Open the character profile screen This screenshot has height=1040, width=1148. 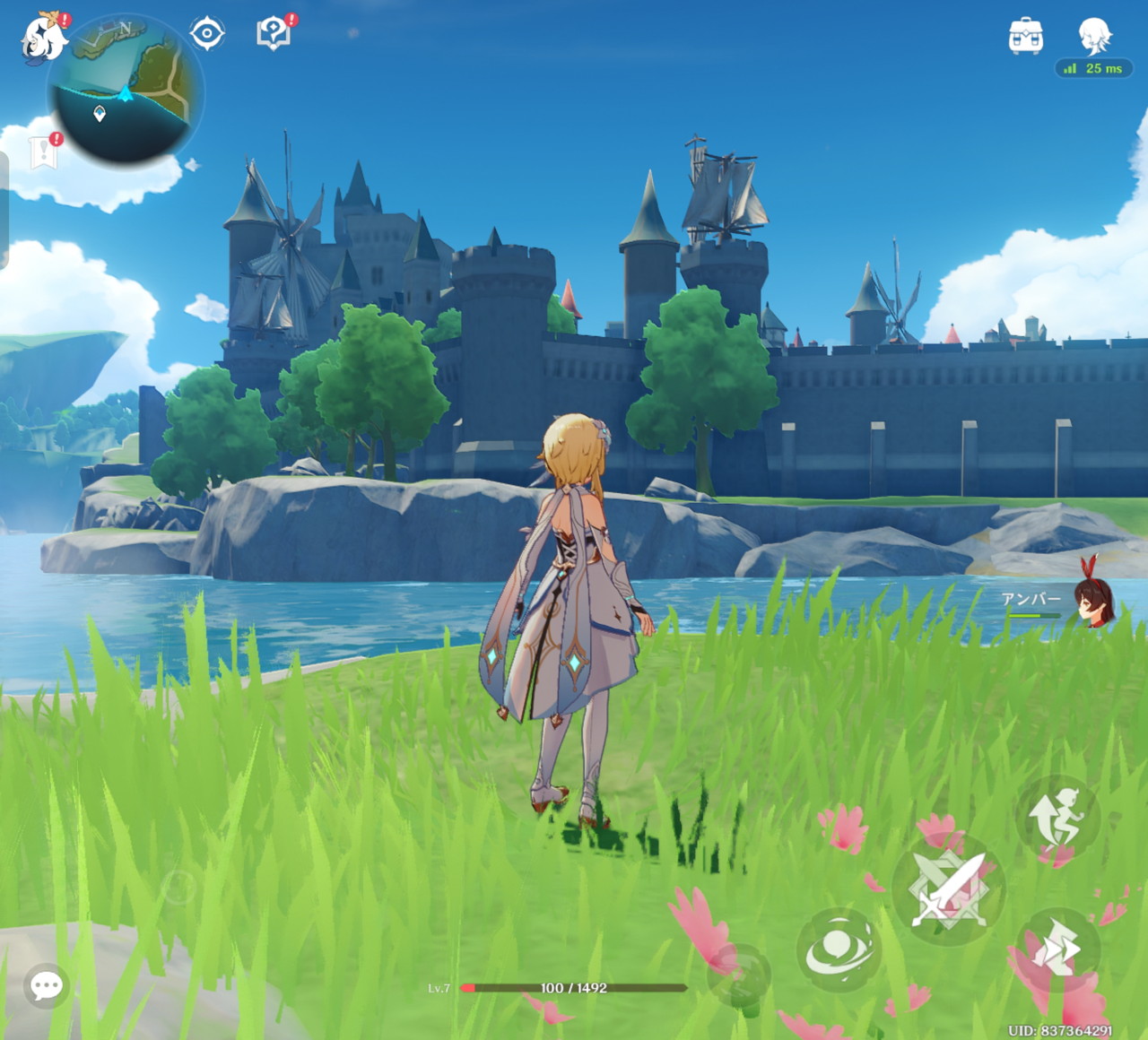(1094, 36)
